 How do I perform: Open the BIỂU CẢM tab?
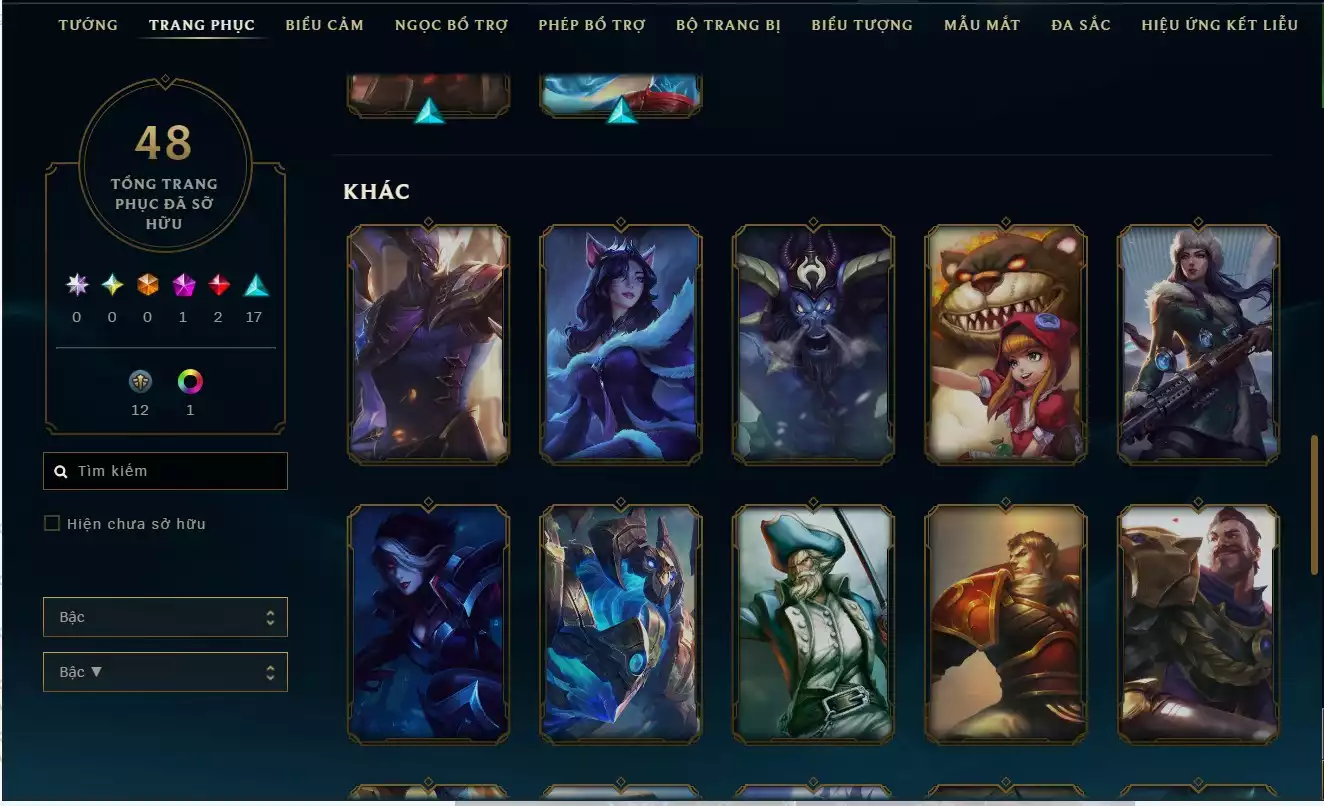pos(324,25)
